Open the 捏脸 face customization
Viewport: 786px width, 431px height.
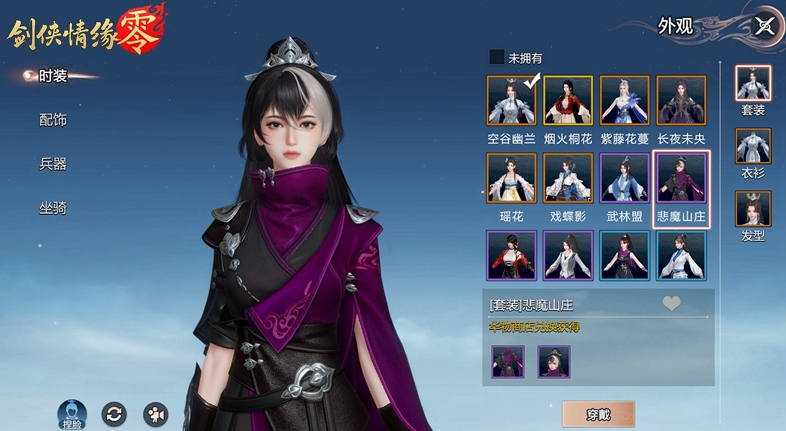pos(71,413)
